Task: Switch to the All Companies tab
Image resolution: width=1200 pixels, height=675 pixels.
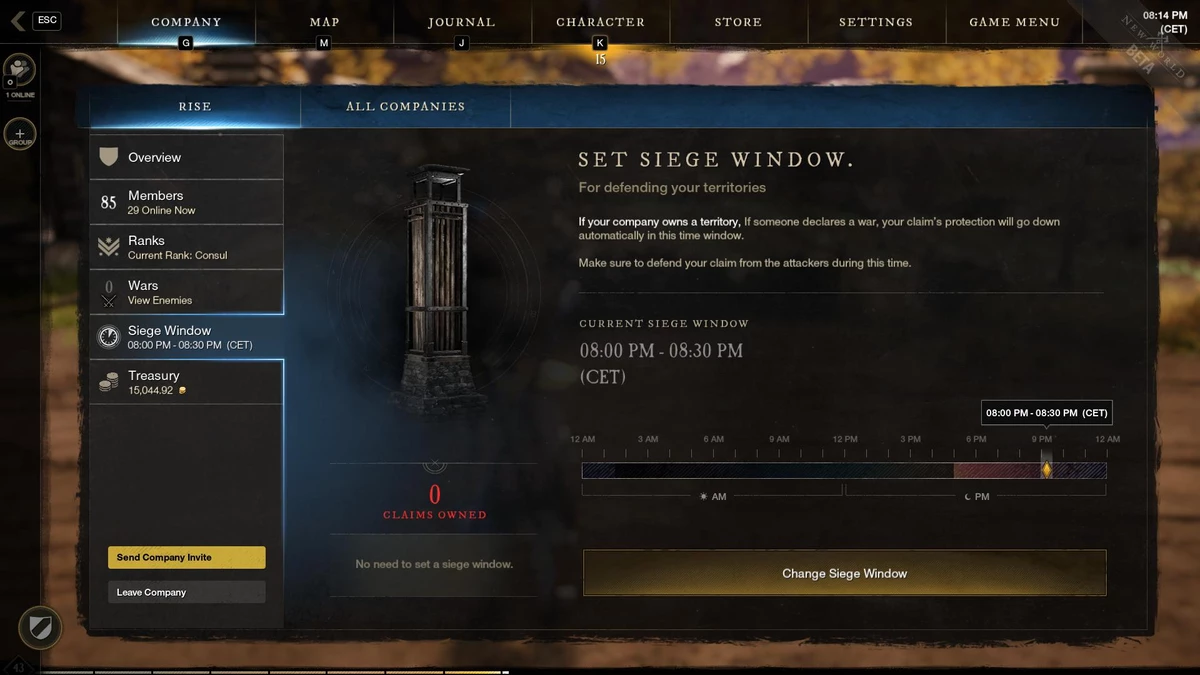Action: click(x=405, y=106)
